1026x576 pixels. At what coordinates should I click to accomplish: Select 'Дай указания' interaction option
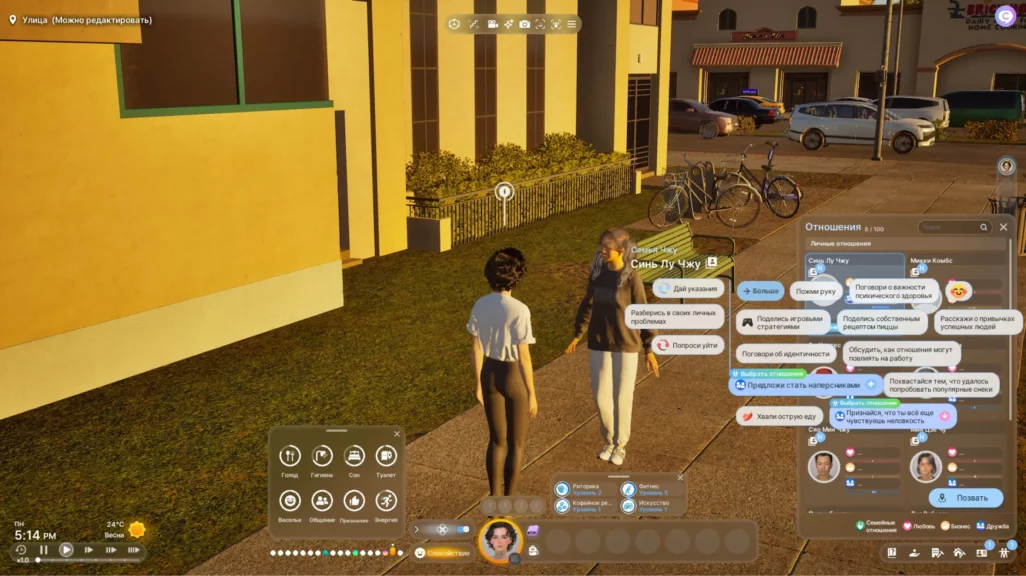point(688,288)
